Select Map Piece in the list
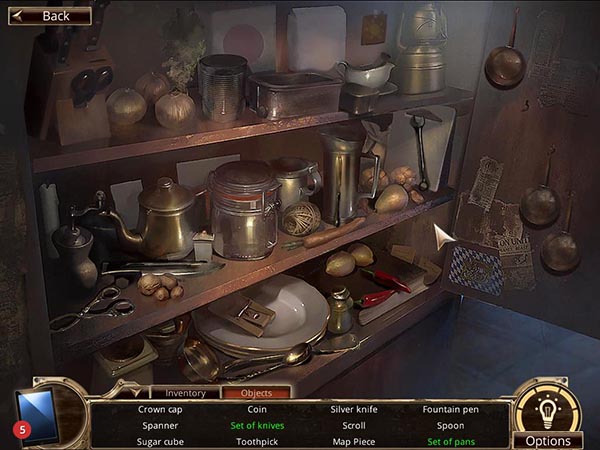Screen dimensions: 600x450 354,441
